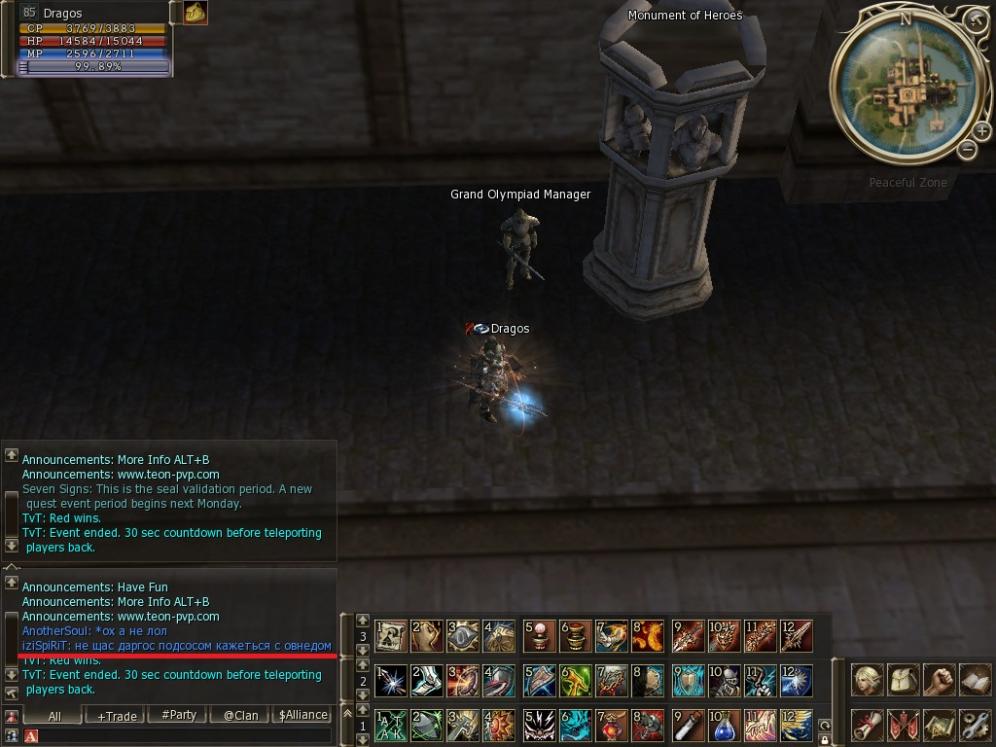Open the inventory backpack icon

click(903, 680)
